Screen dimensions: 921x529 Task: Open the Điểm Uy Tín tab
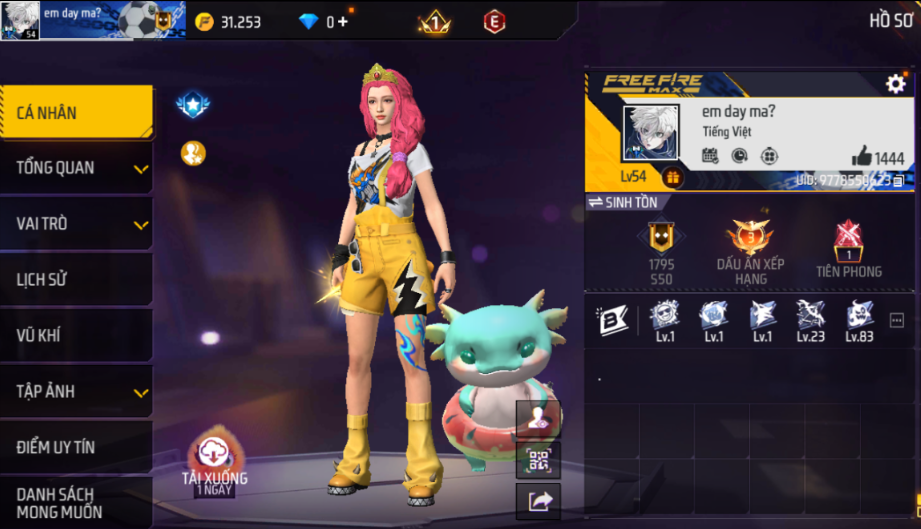[x=76, y=447]
